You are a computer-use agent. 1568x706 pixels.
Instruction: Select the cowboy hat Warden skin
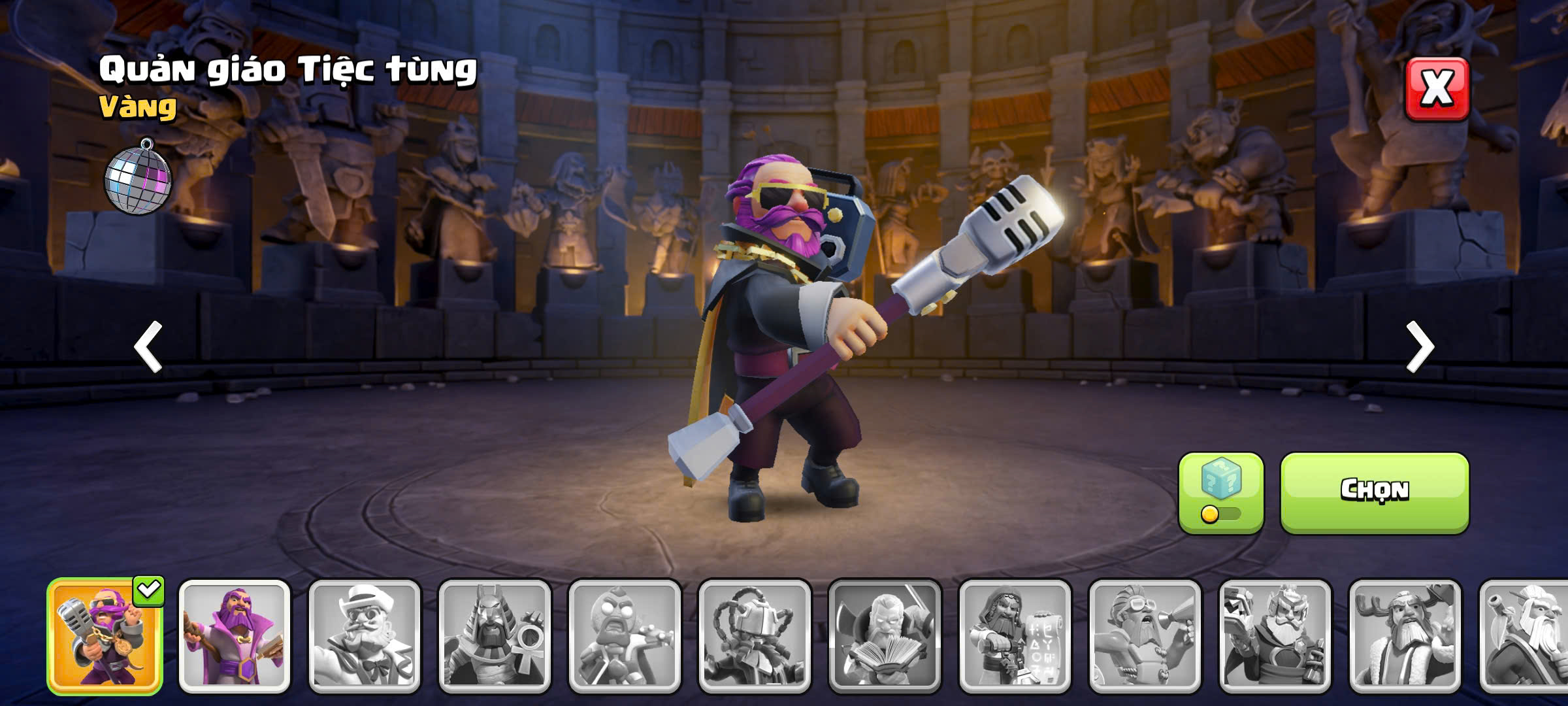(x=365, y=636)
